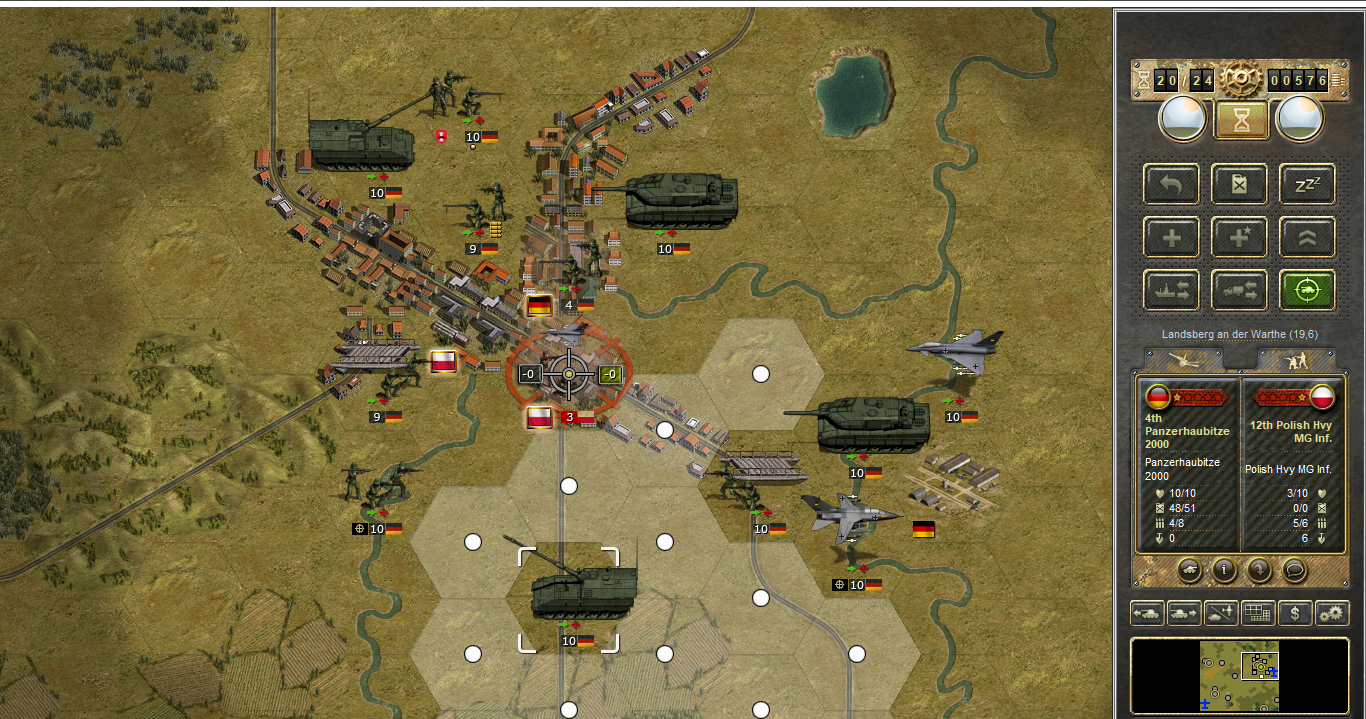
Task: Open the purchase menu with dollar sign
Action: tap(1295, 613)
